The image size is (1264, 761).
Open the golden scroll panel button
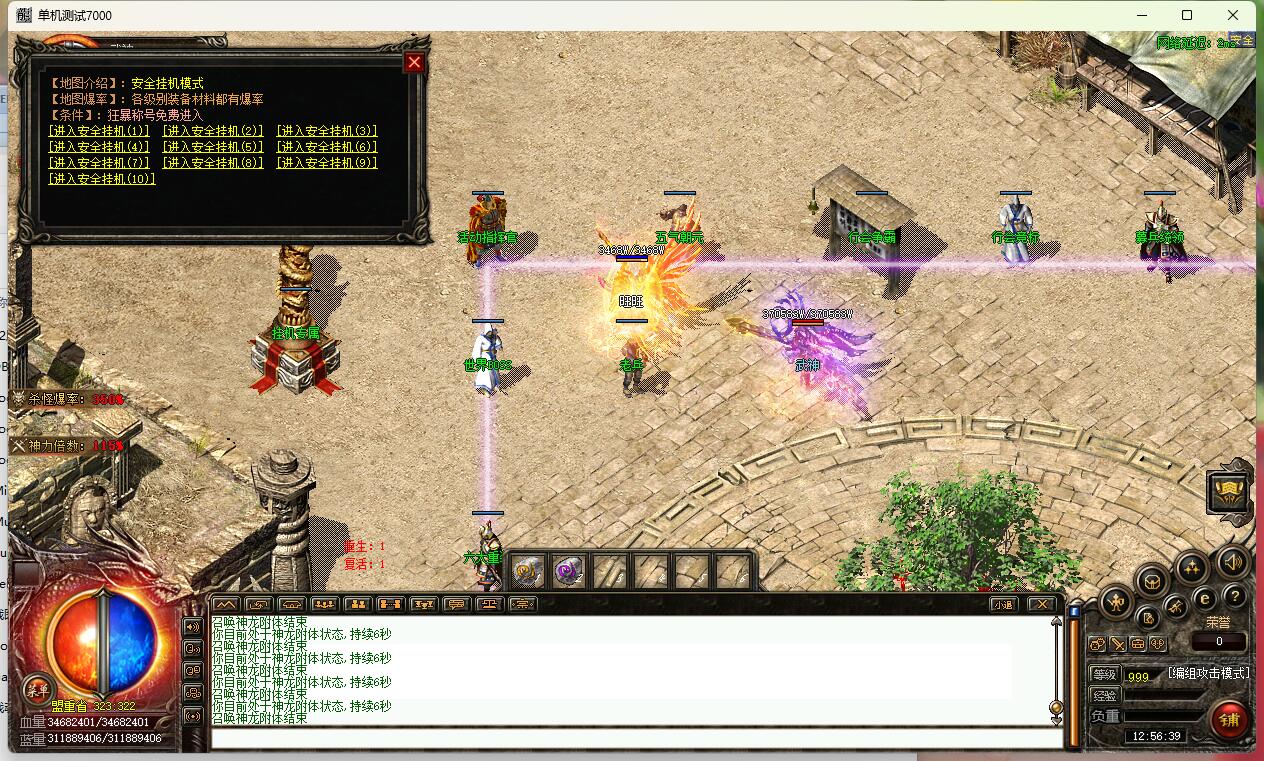[x=1228, y=491]
